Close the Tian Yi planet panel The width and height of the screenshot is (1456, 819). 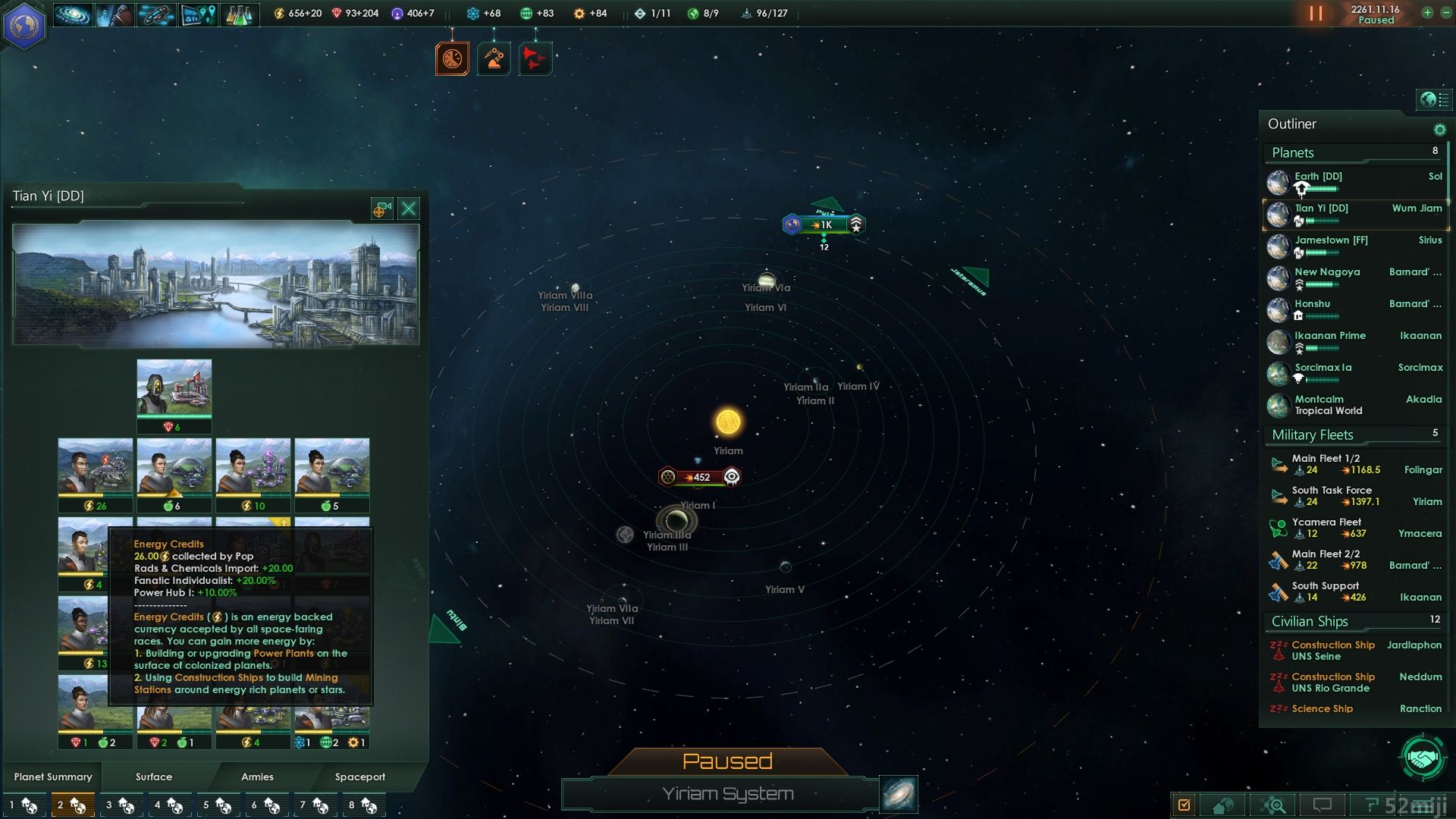(x=409, y=209)
